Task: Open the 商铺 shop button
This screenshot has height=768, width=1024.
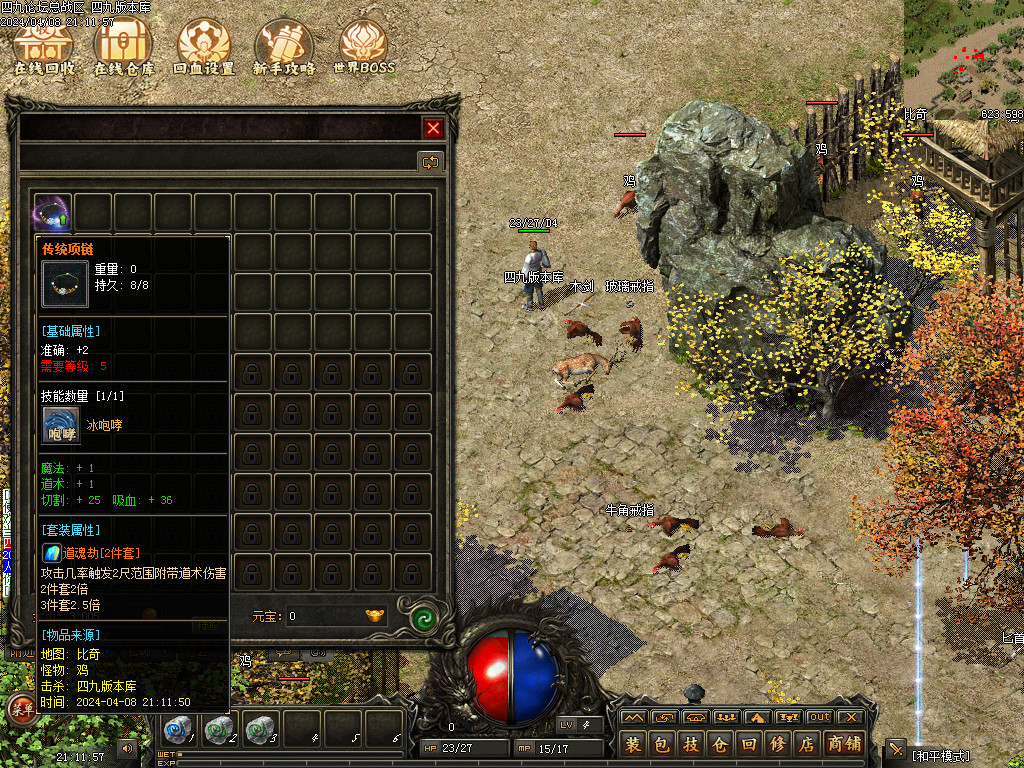Action: coord(845,744)
